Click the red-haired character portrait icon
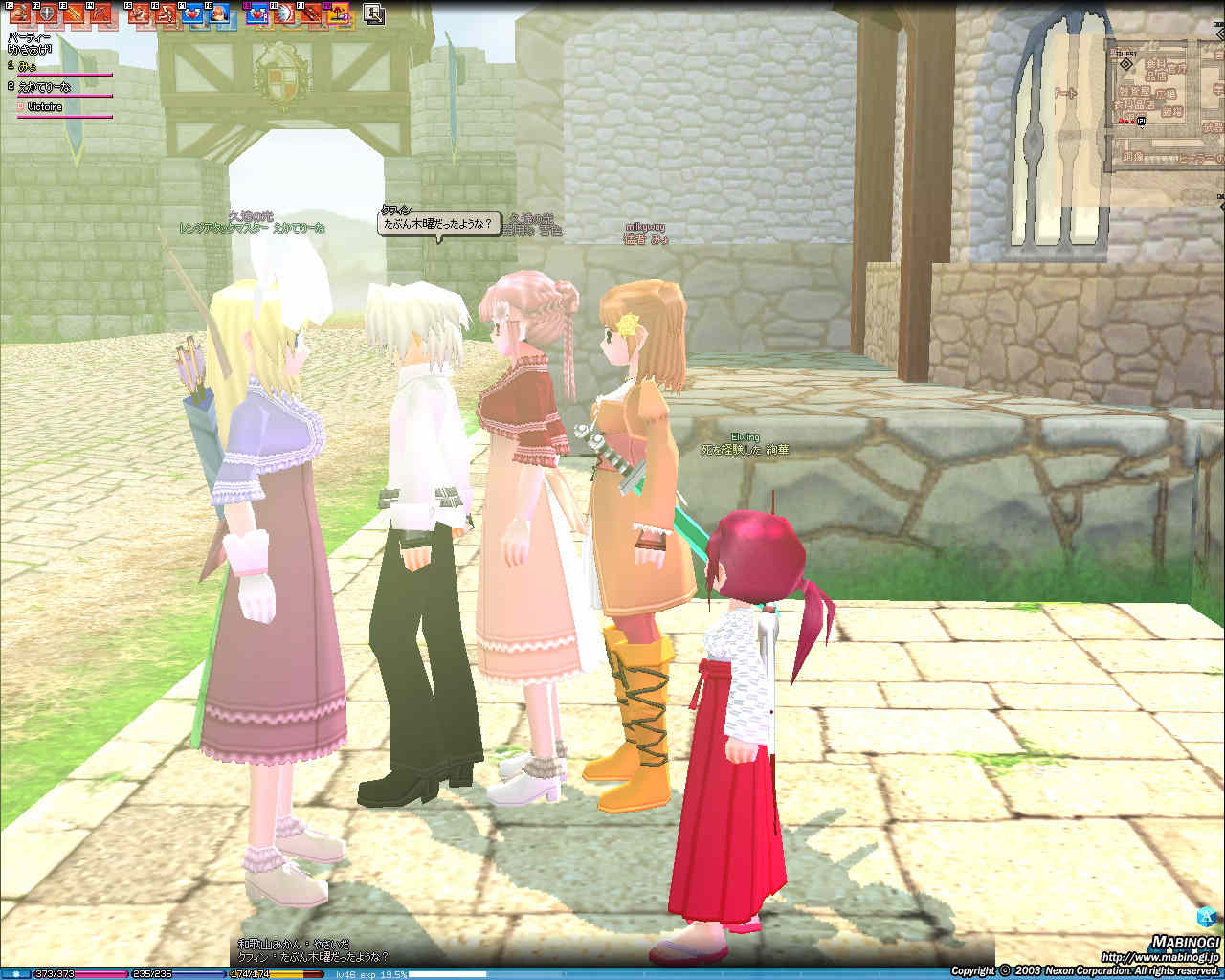The image size is (1225, 980). 219,13
